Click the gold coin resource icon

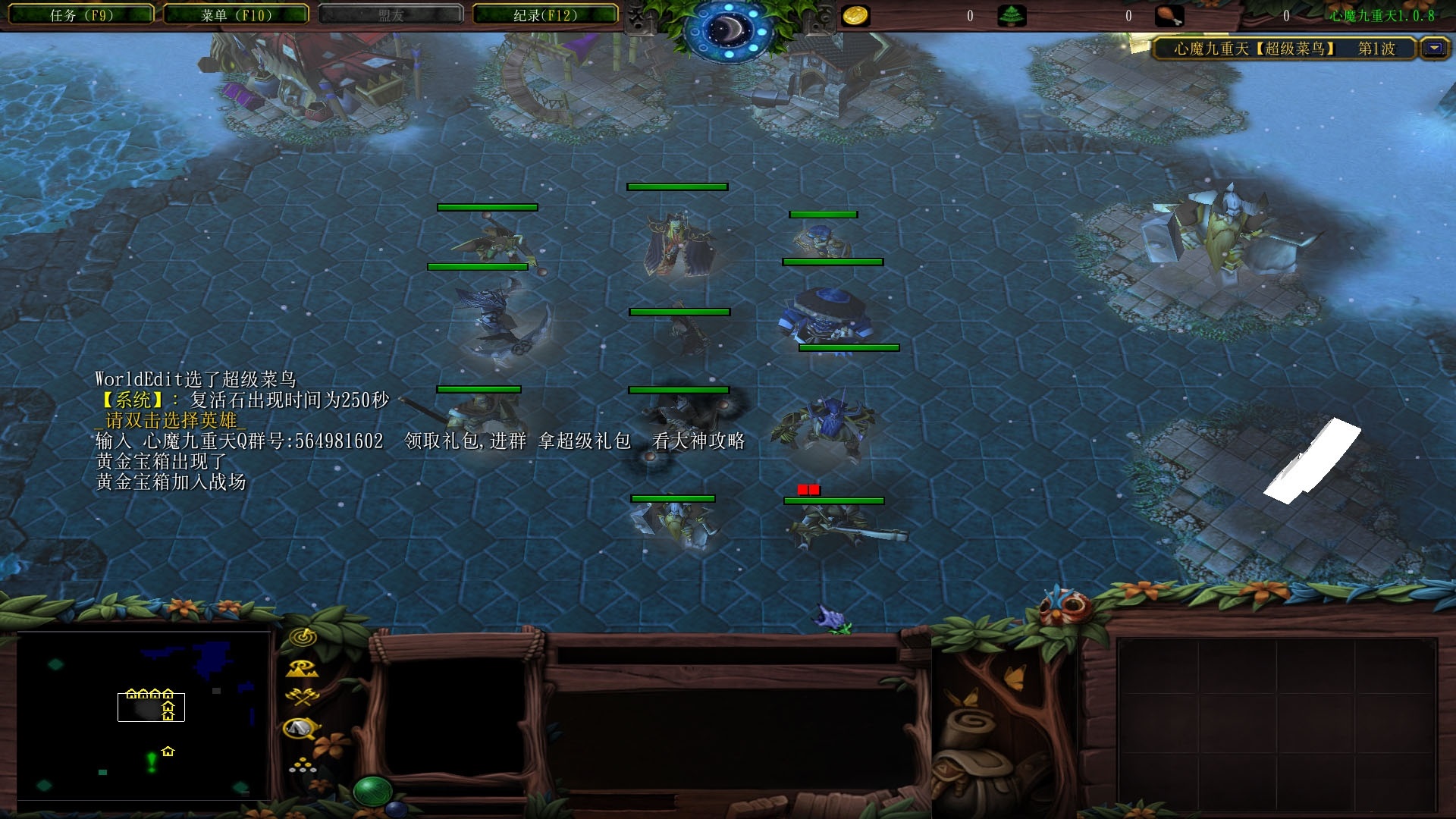(x=856, y=16)
